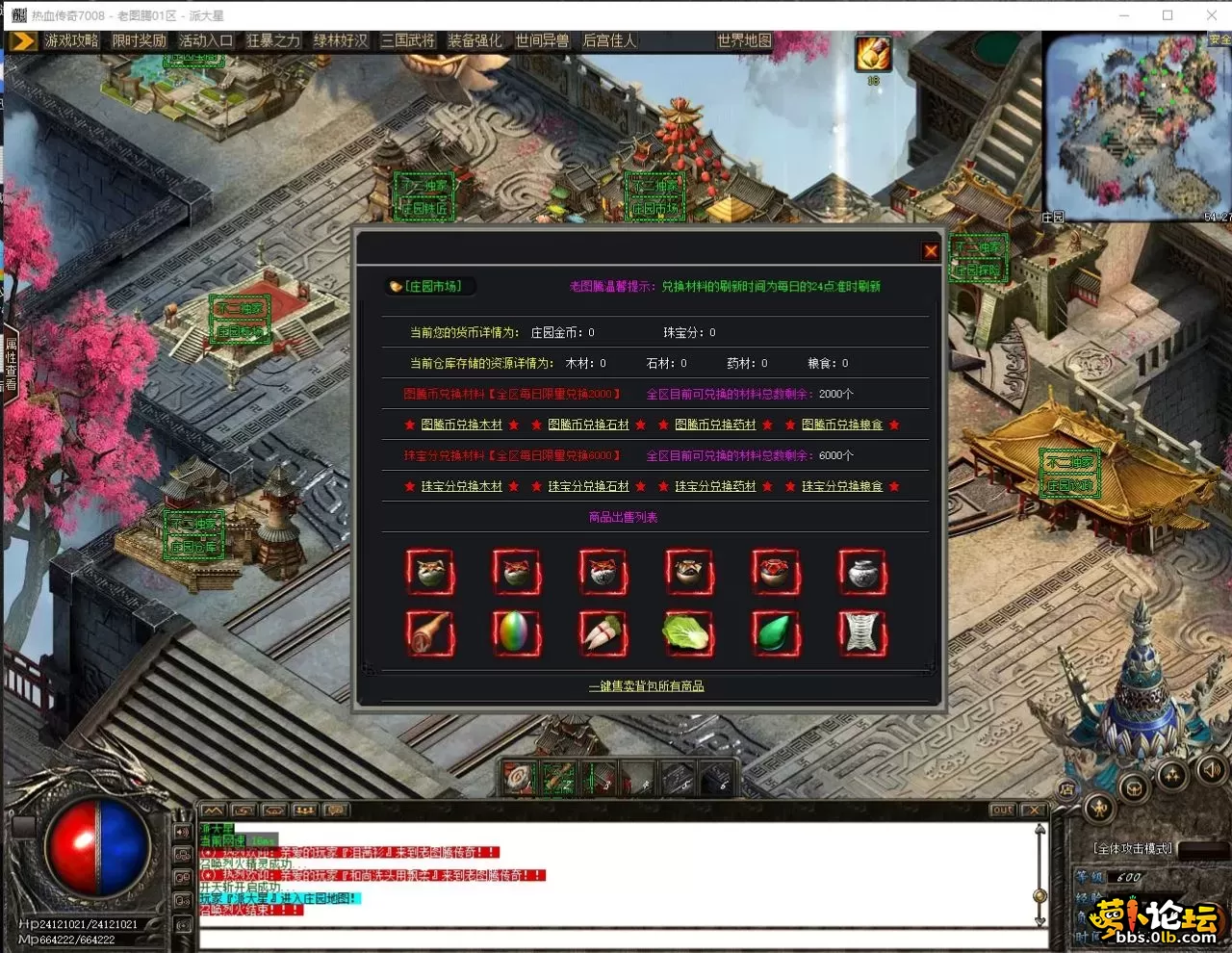Select 珠宝分兑换木材 exchange link

tap(462, 486)
